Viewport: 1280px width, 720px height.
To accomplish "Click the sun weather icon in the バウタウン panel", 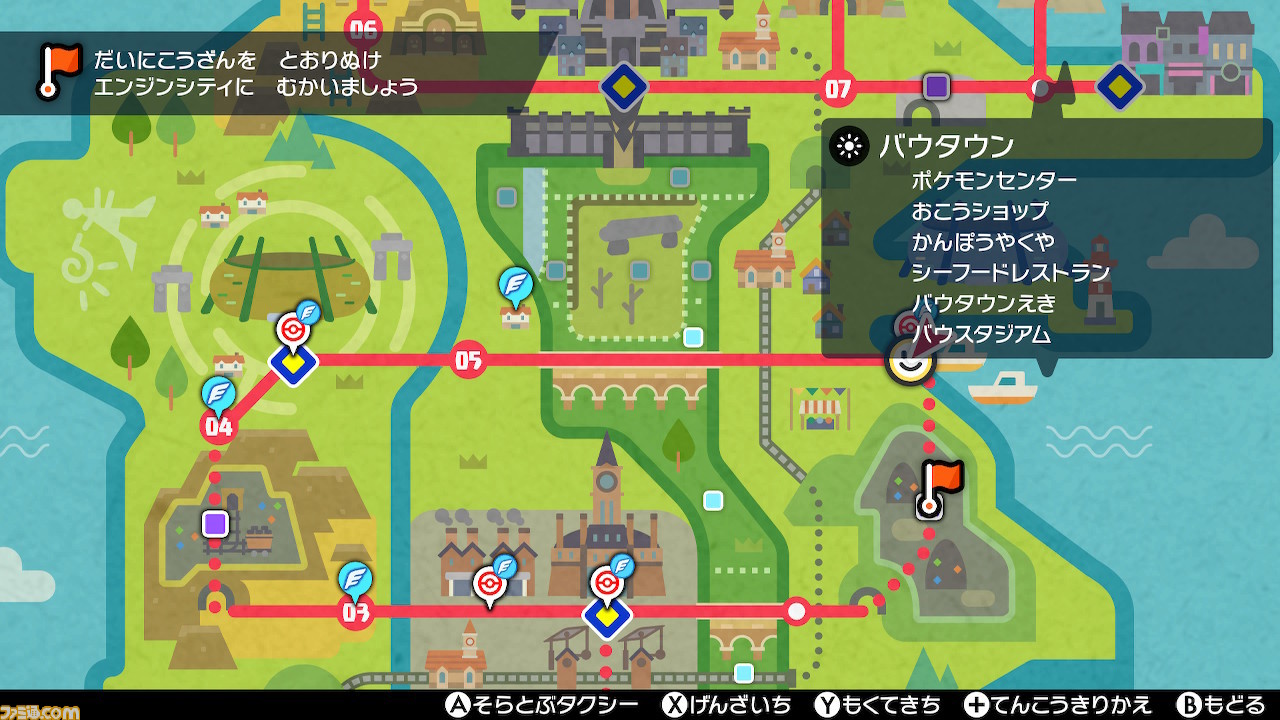I will 849,146.
